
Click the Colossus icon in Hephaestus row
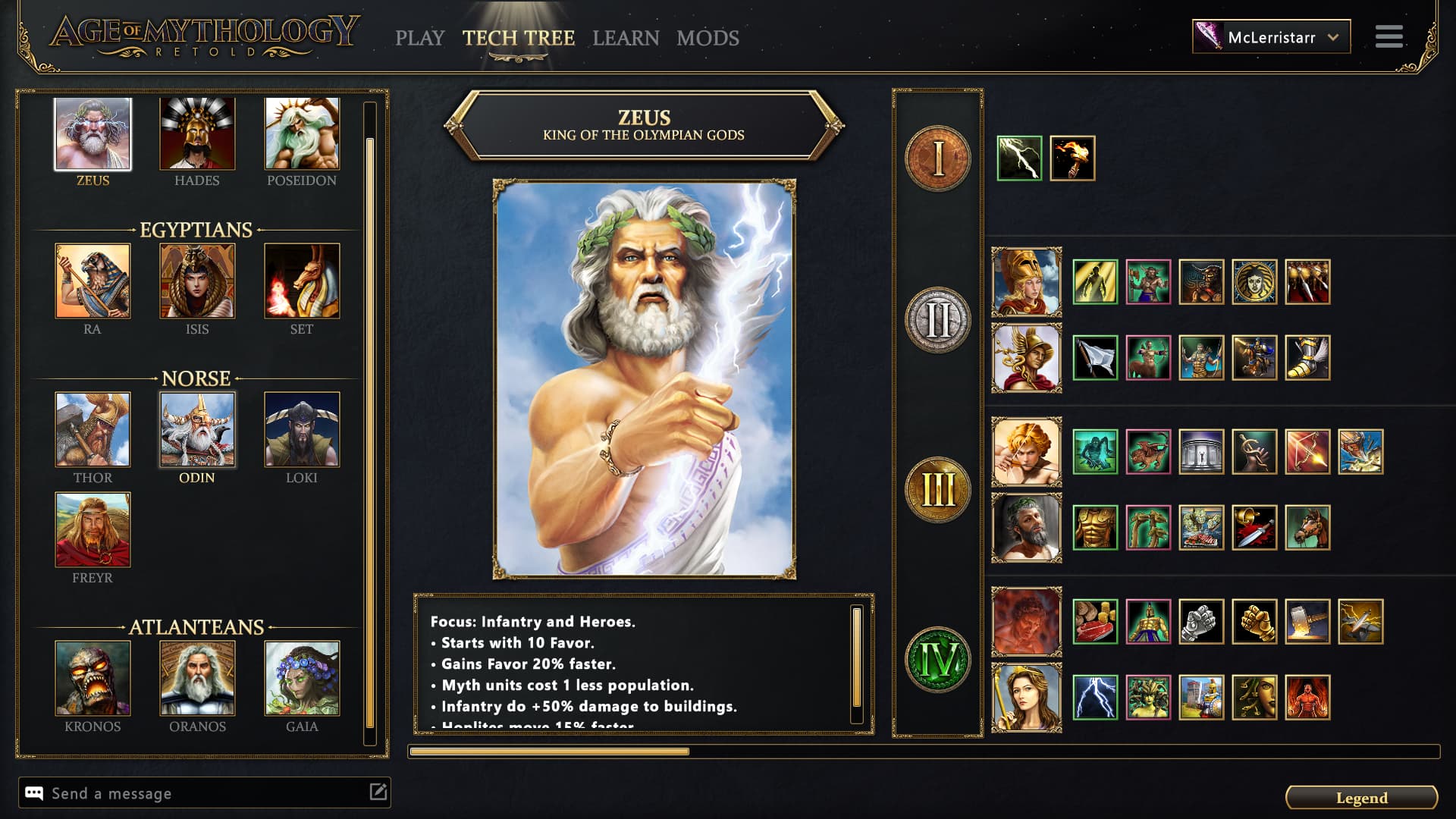tap(1149, 622)
